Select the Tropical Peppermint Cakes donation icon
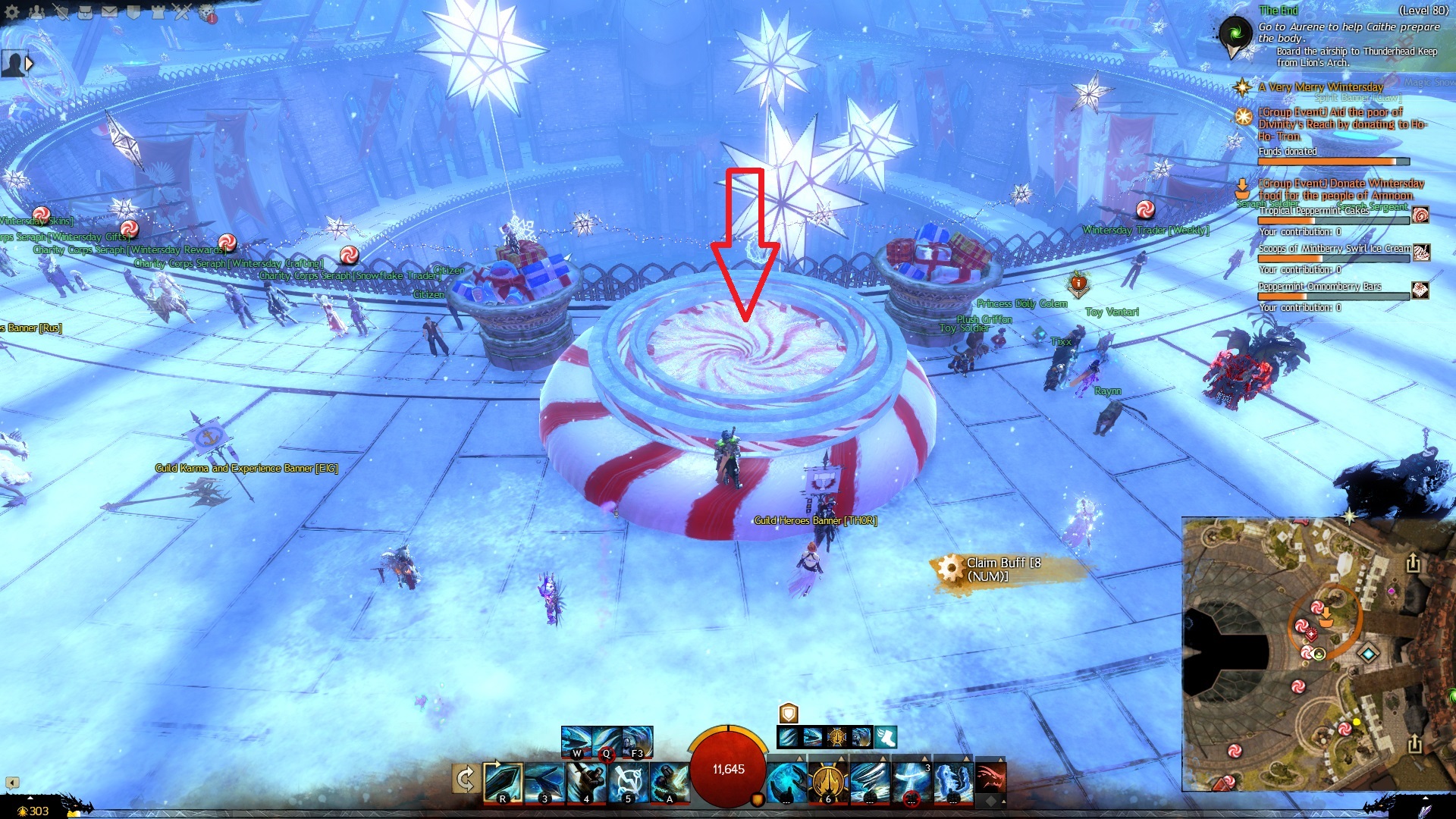Screen dimensions: 1456x819 (x=1420, y=215)
